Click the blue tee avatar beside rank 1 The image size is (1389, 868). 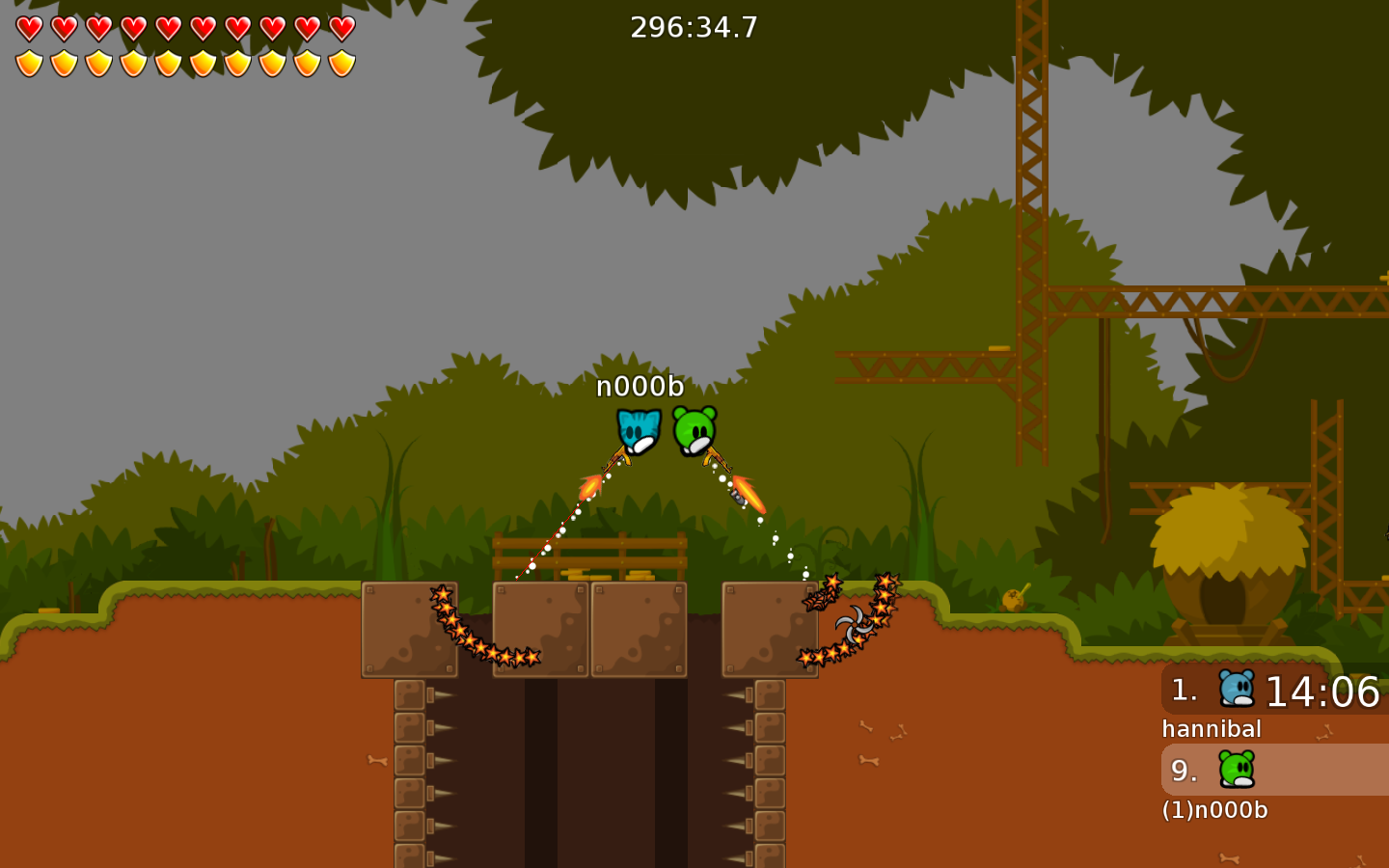(x=1238, y=691)
